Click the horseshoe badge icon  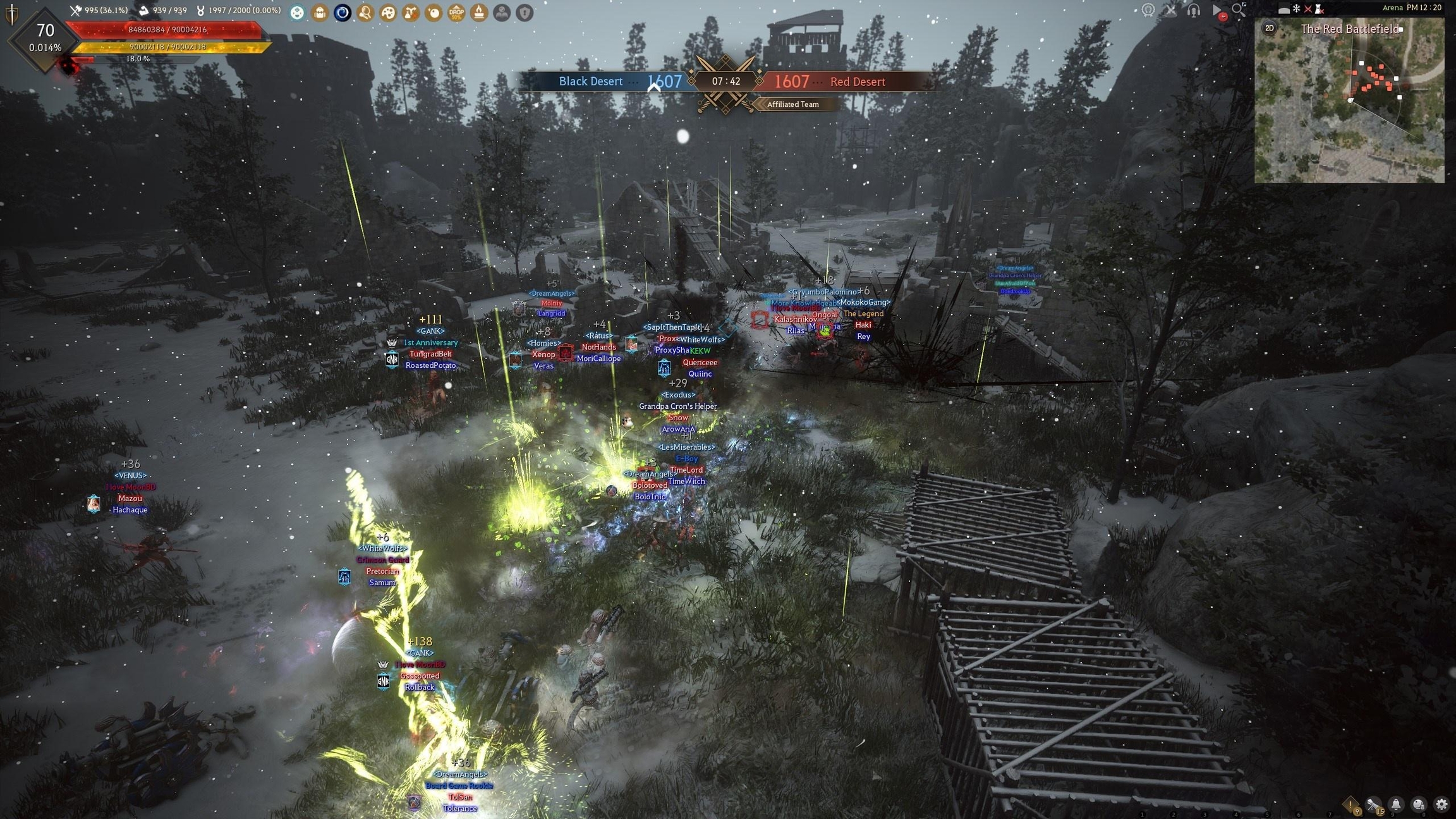click(x=1148, y=10)
